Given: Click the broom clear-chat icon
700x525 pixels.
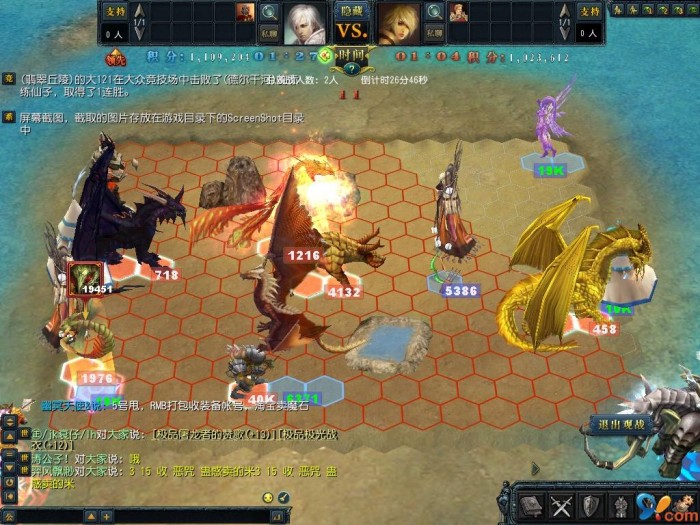Looking at the screenshot, I should pos(283,497).
